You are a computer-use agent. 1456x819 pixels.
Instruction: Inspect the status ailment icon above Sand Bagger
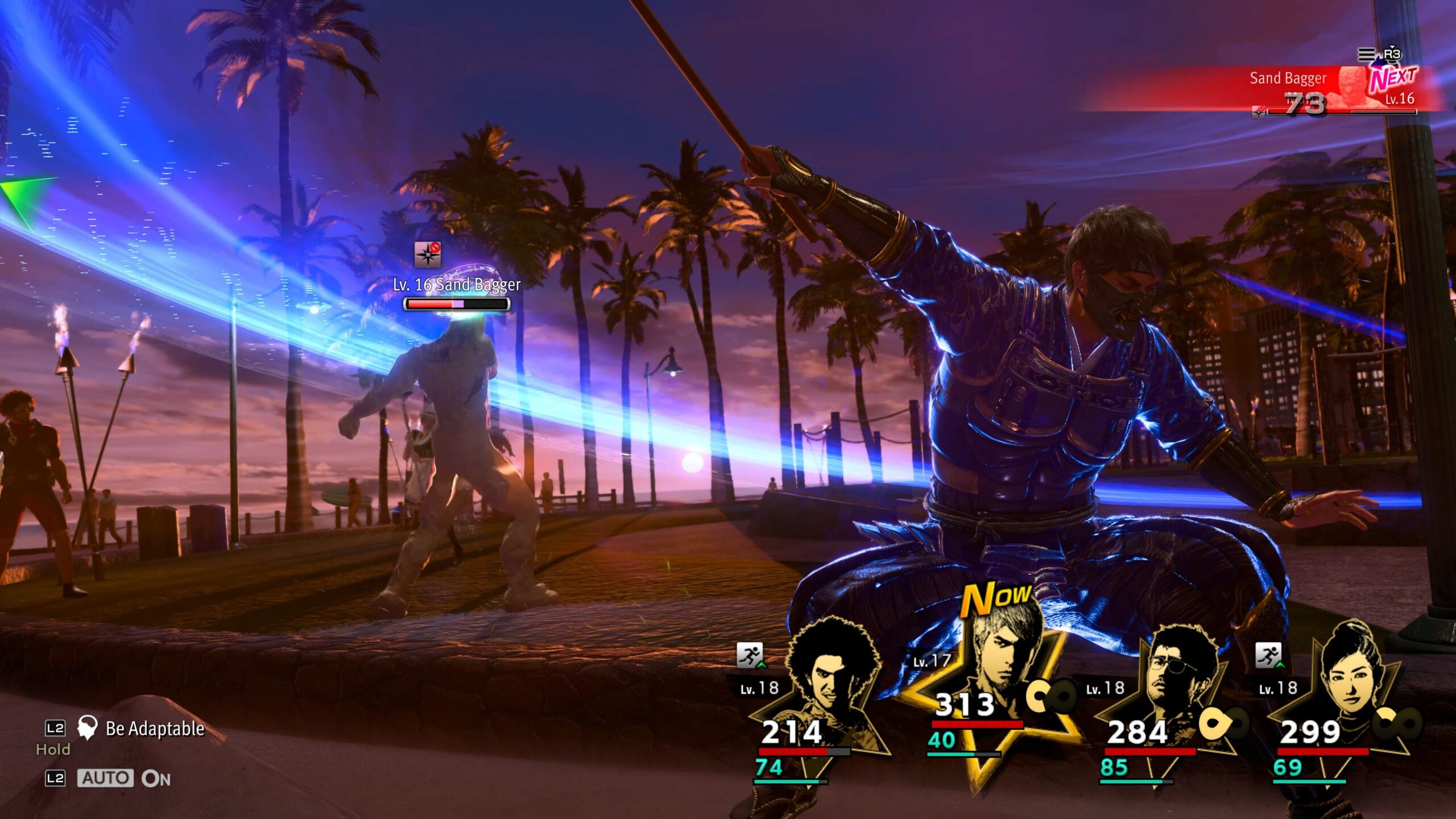coord(428,254)
